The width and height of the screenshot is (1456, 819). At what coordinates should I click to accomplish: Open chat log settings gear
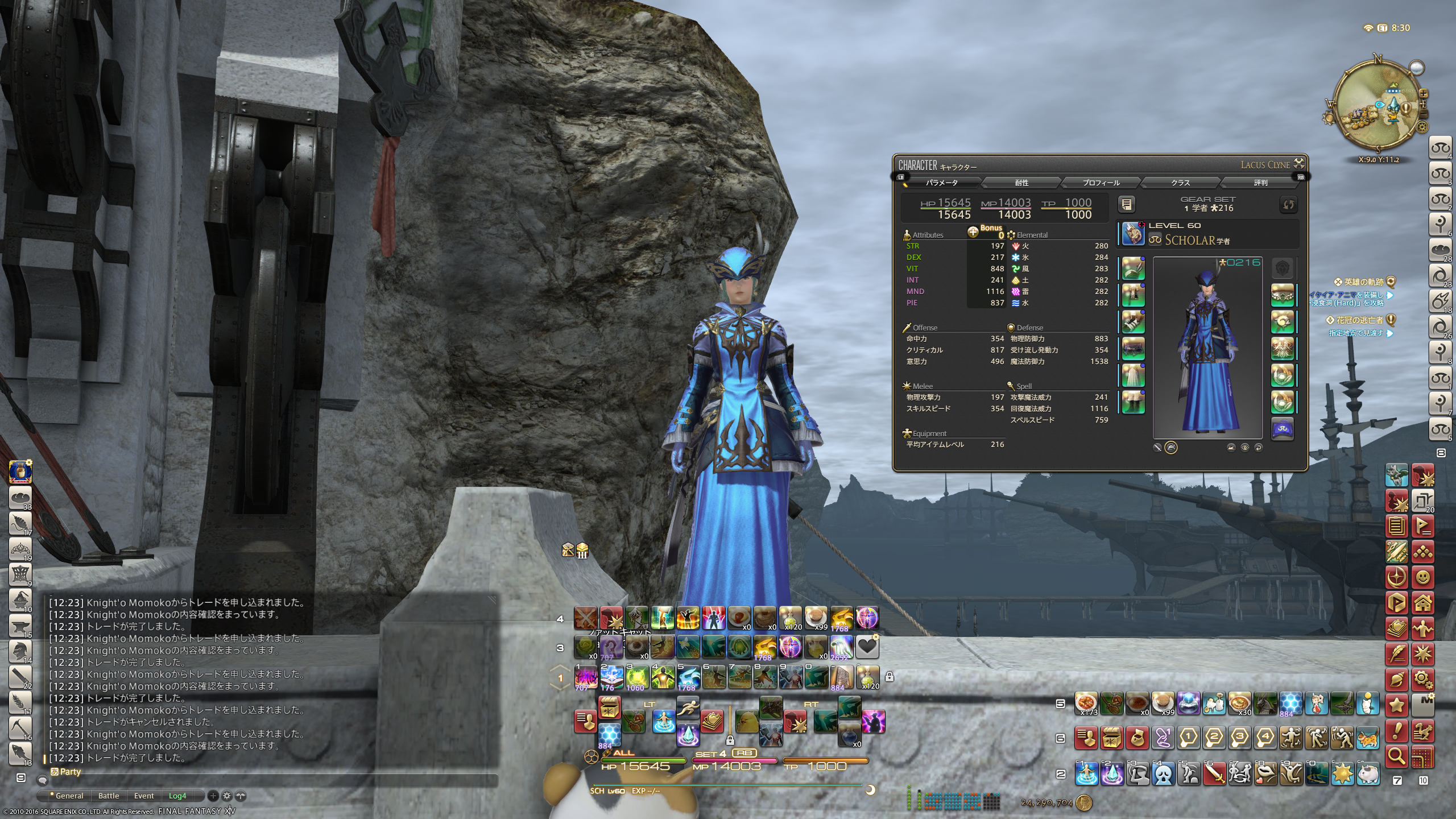coord(226,796)
